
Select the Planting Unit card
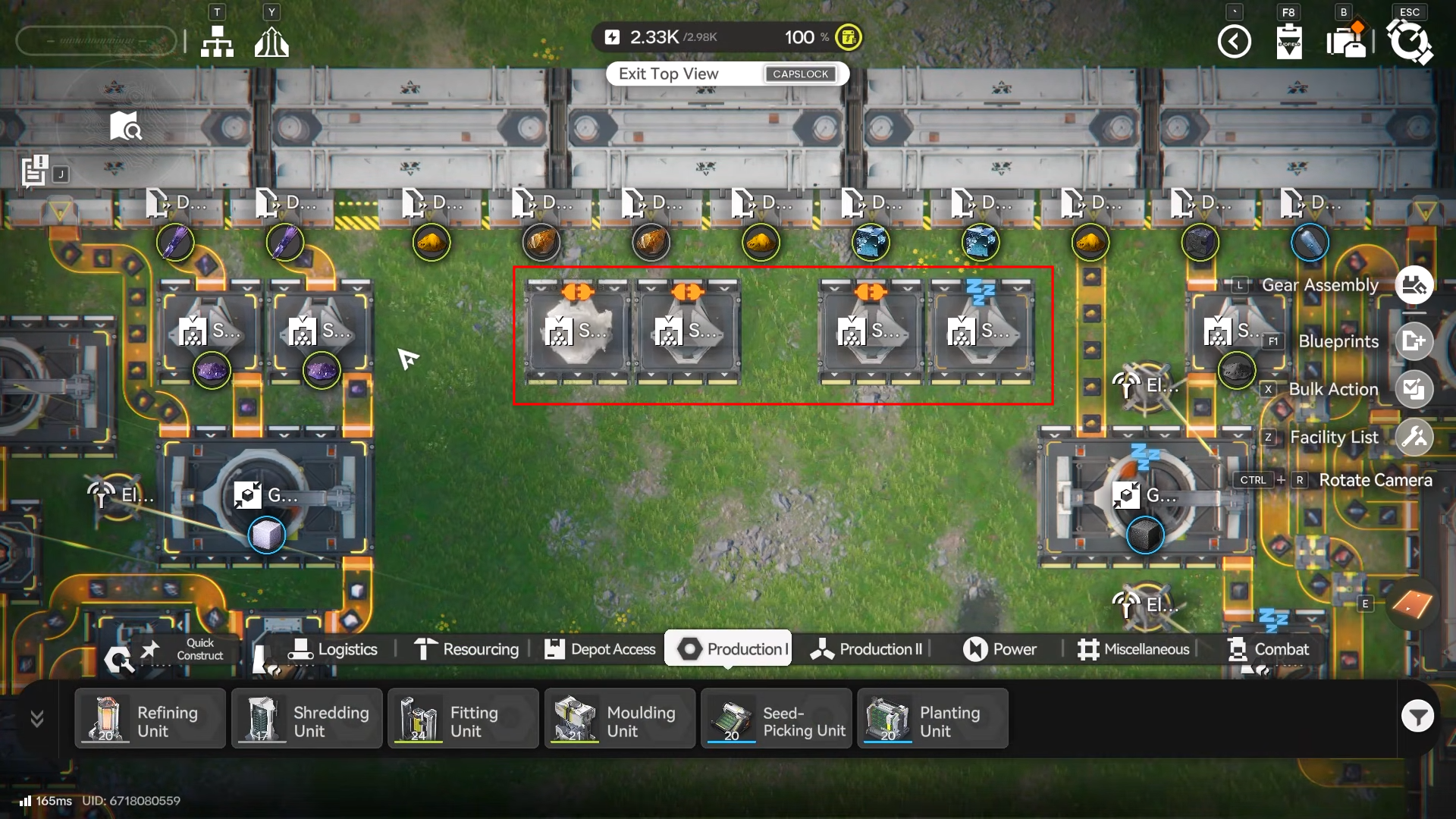(932, 719)
